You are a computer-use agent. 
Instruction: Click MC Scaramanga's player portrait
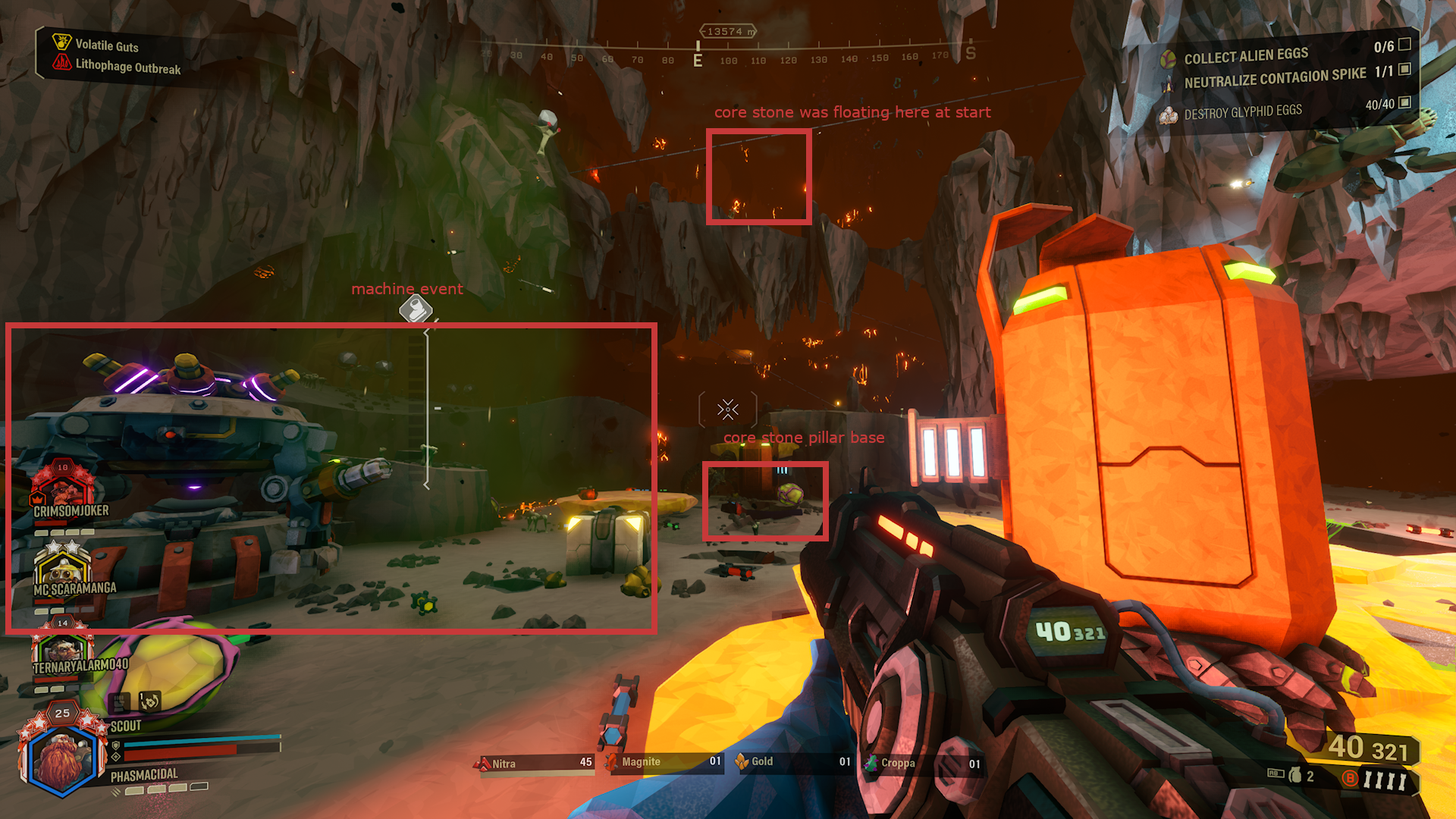pos(62,565)
